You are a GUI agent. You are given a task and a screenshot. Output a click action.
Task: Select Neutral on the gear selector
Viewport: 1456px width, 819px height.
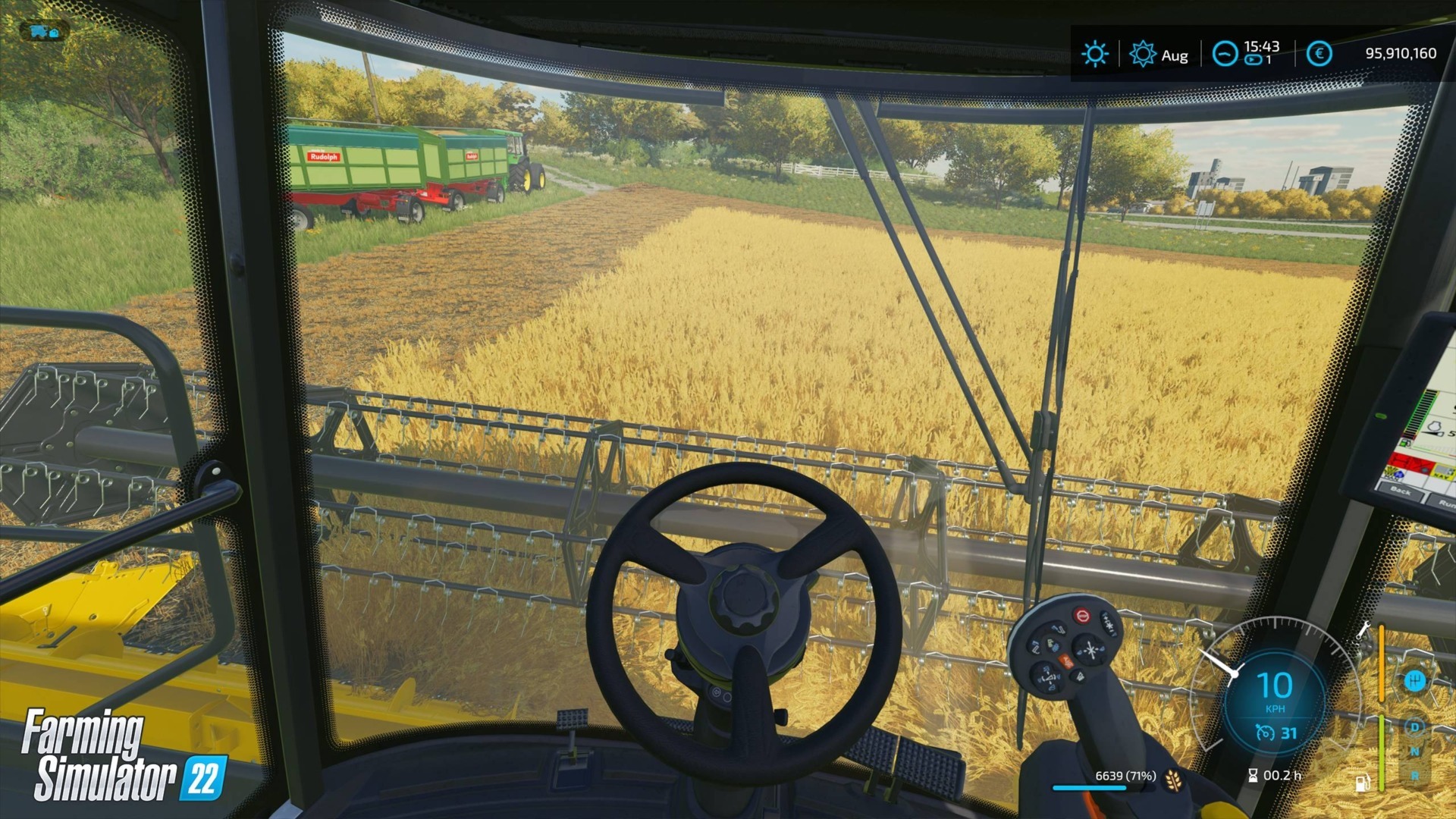(x=1414, y=752)
